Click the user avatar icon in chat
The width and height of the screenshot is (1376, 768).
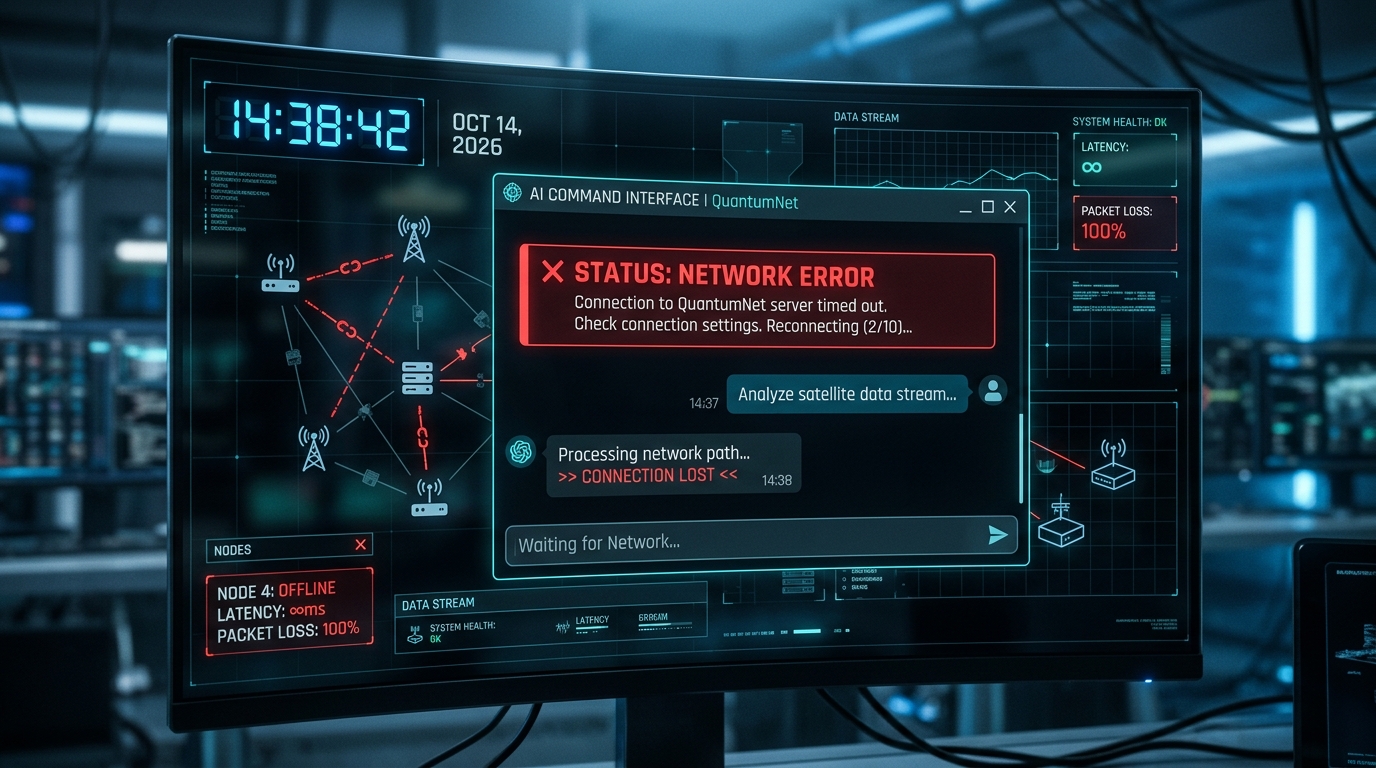pyautogui.click(x=992, y=391)
